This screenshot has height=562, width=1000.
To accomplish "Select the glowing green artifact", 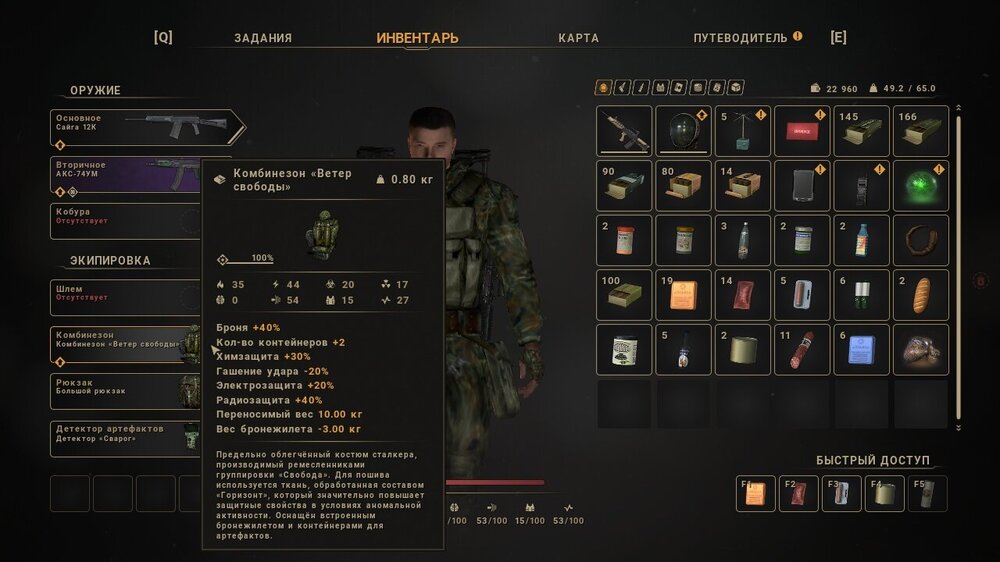I will [x=920, y=186].
